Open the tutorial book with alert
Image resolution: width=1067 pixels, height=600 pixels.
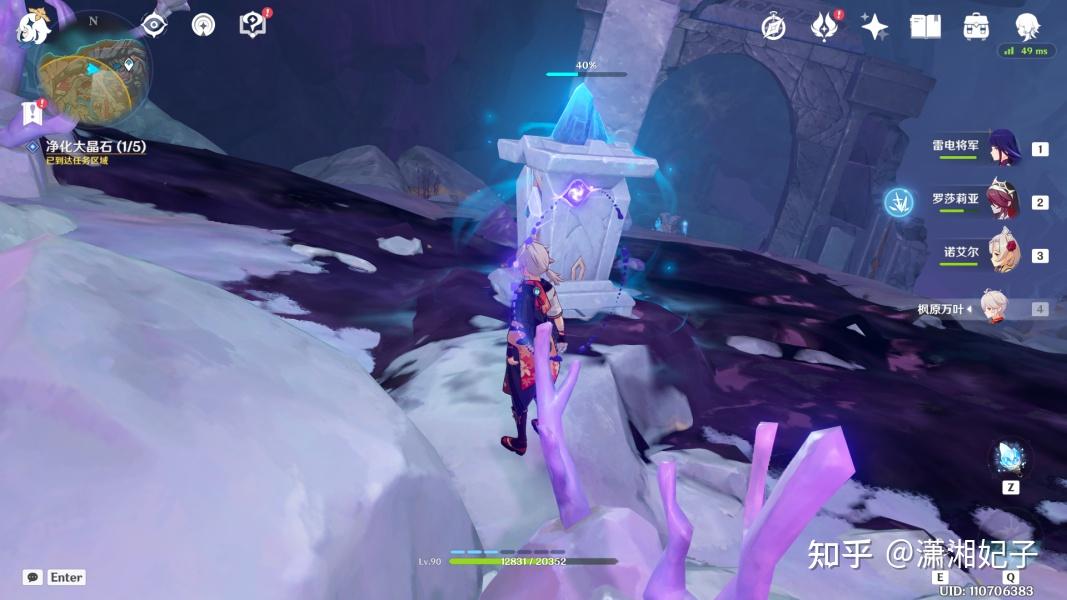tap(253, 25)
